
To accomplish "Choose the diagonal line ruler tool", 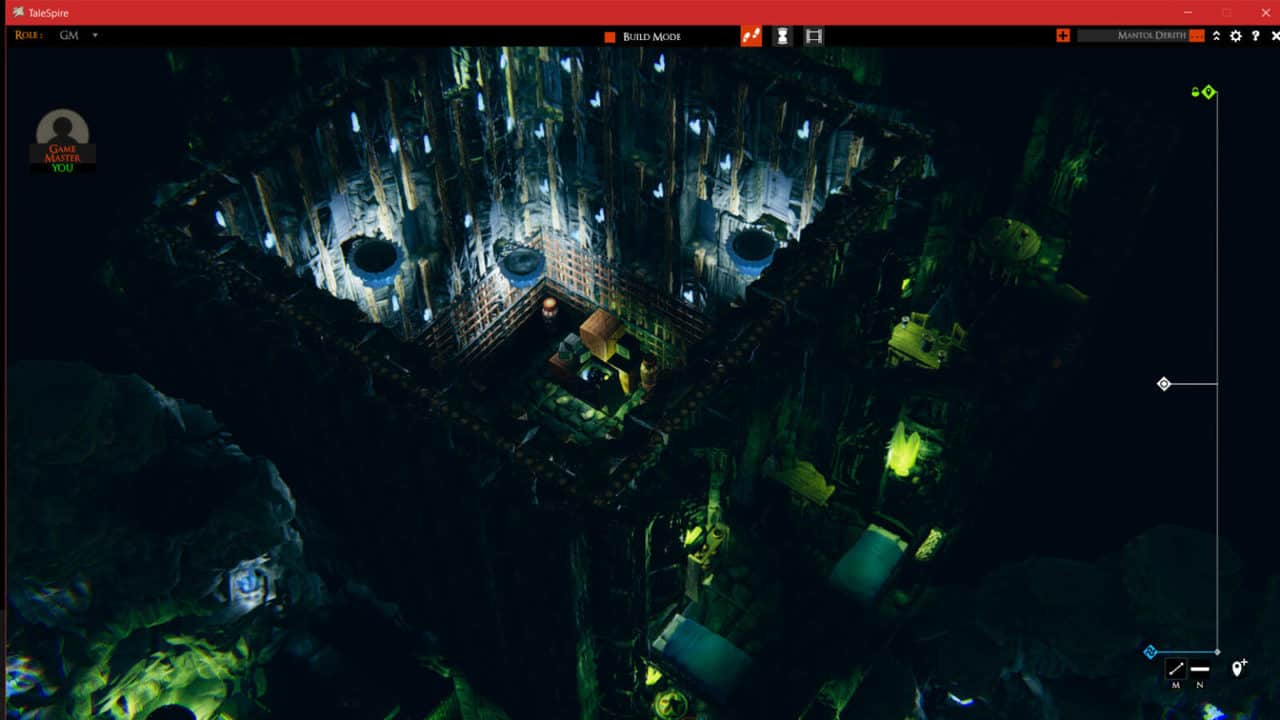I will click(1175, 669).
